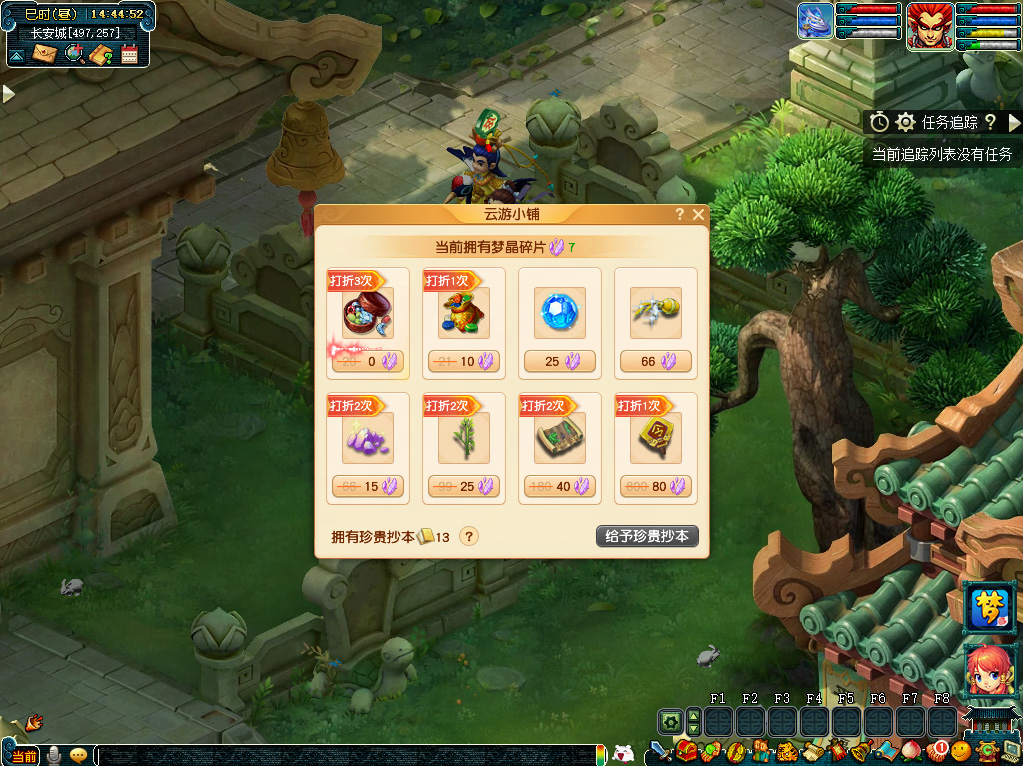
Task: Click the 给予珍贵抄本 button
Action: 647,536
